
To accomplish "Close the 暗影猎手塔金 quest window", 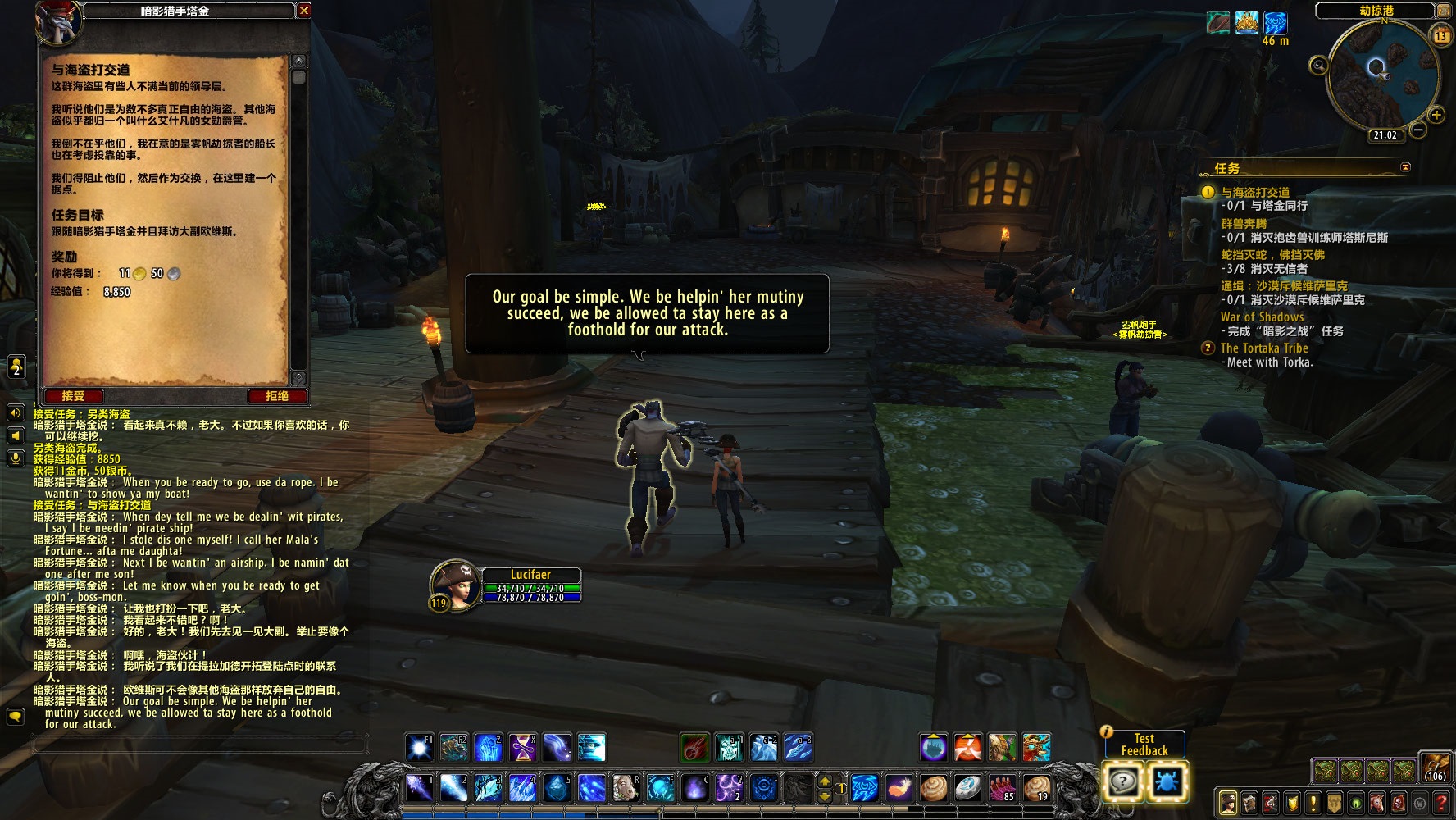I will coord(304,11).
